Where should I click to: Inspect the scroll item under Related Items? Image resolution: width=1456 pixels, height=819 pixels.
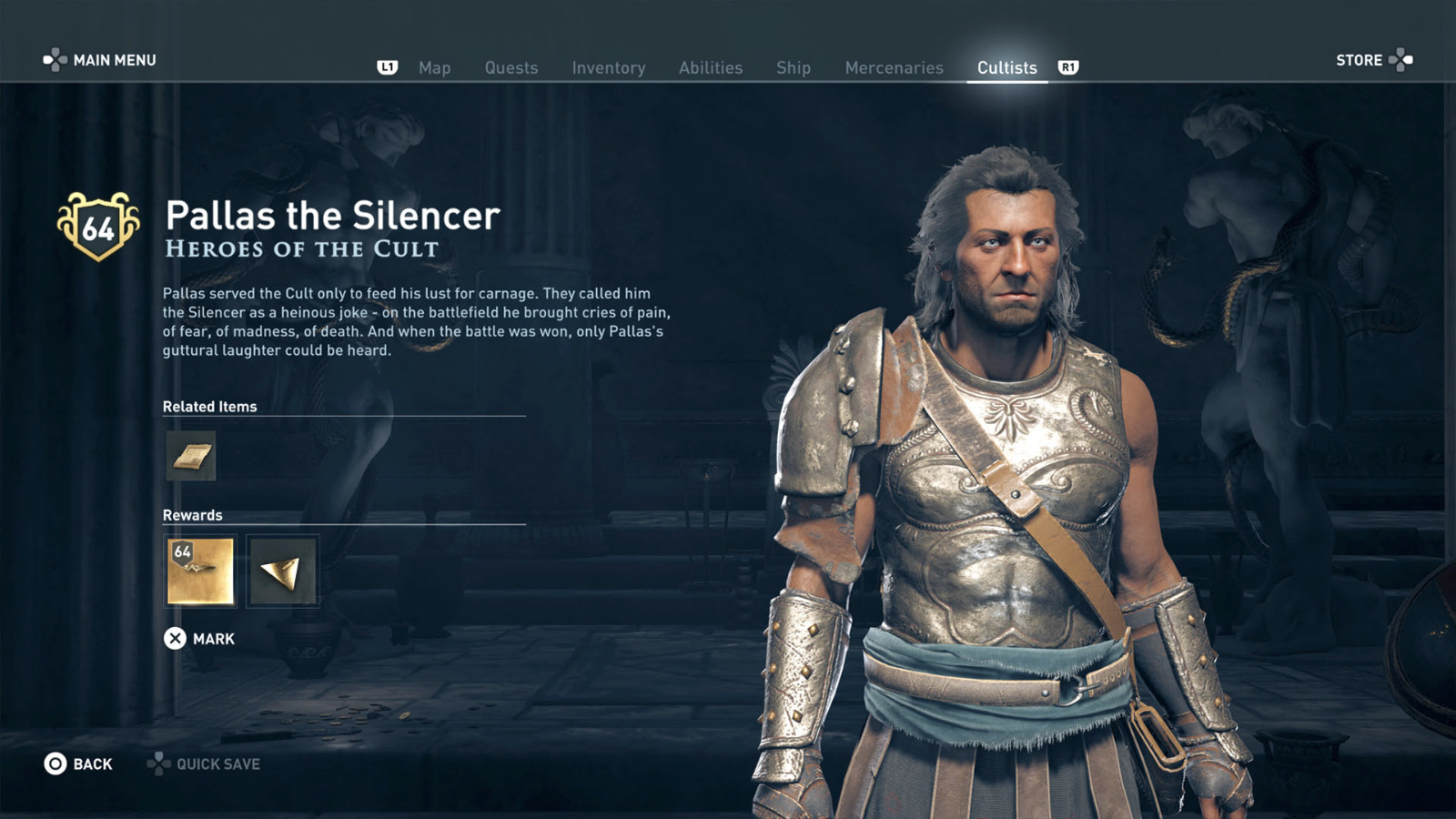click(x=190, y=457)
